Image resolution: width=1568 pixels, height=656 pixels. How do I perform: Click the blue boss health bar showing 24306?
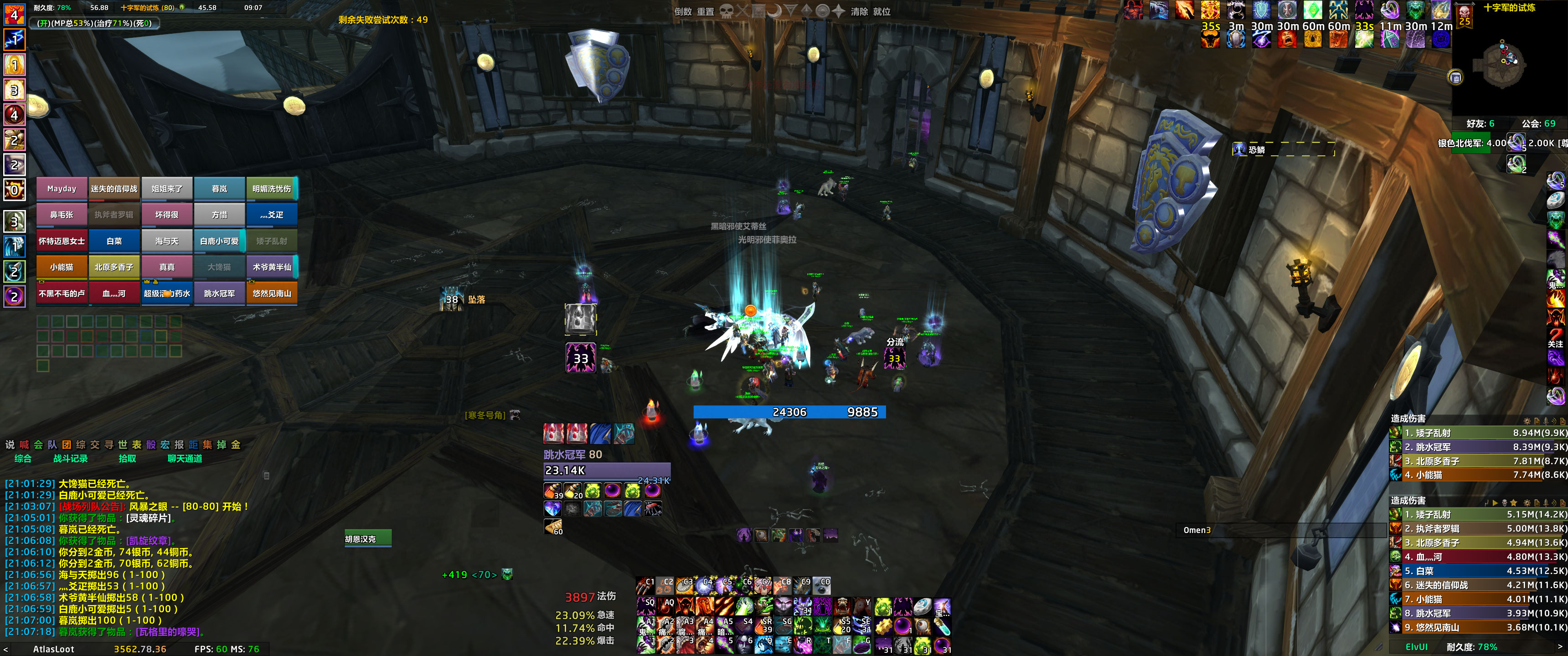pos(788,412)
